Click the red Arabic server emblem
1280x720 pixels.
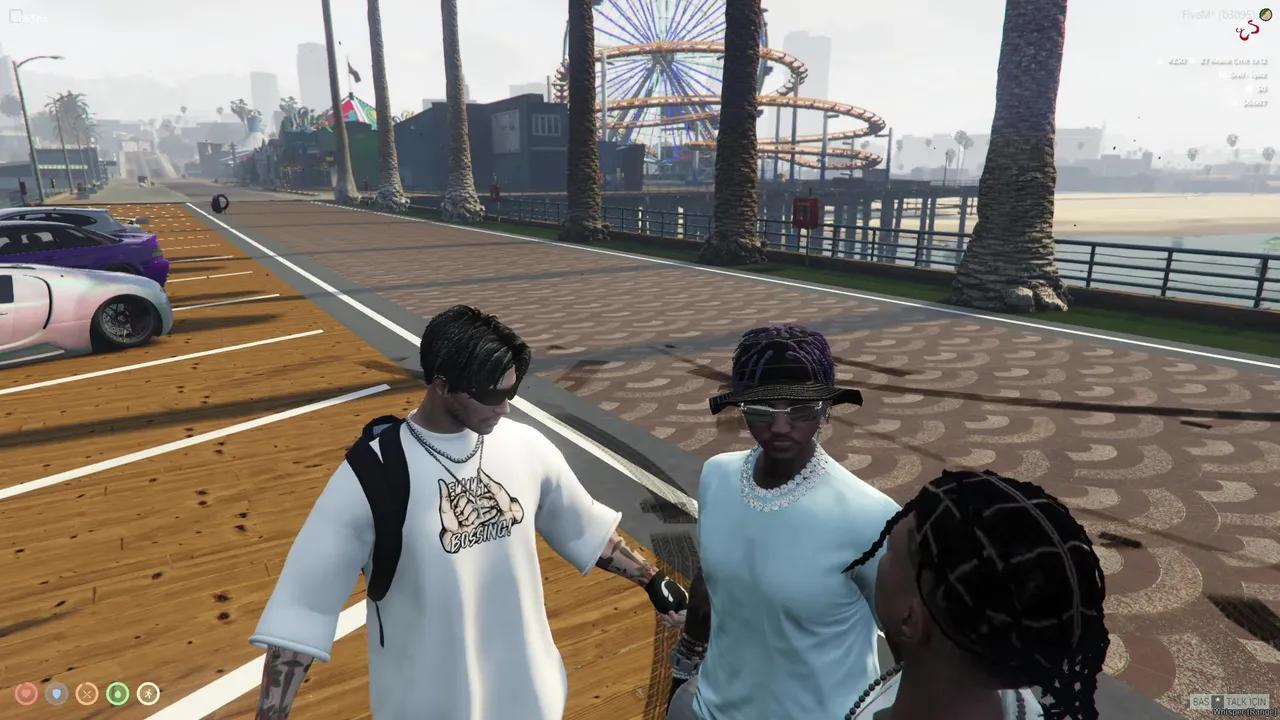click(1247, 30)
